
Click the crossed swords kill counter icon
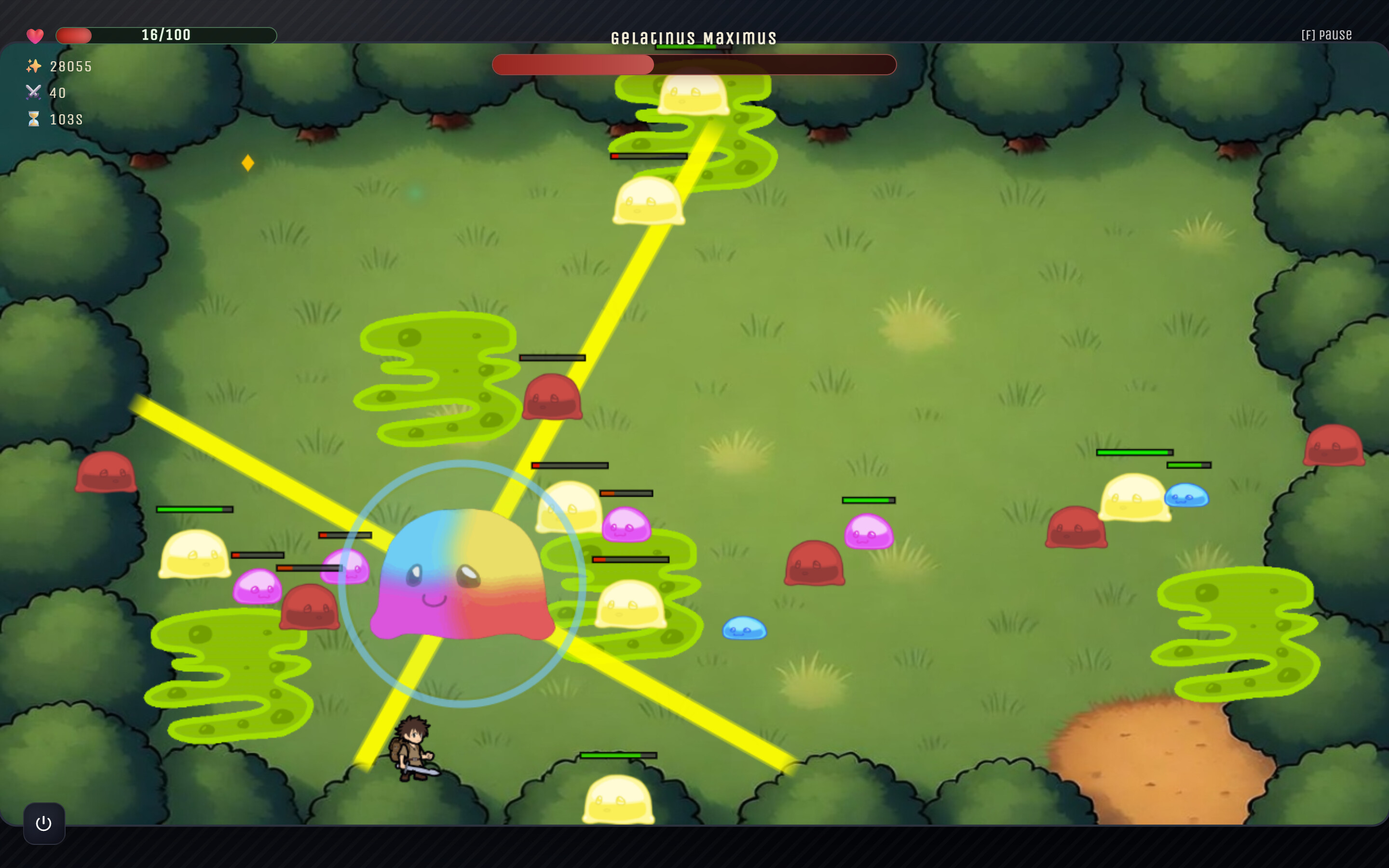click(x=34, y=92)
